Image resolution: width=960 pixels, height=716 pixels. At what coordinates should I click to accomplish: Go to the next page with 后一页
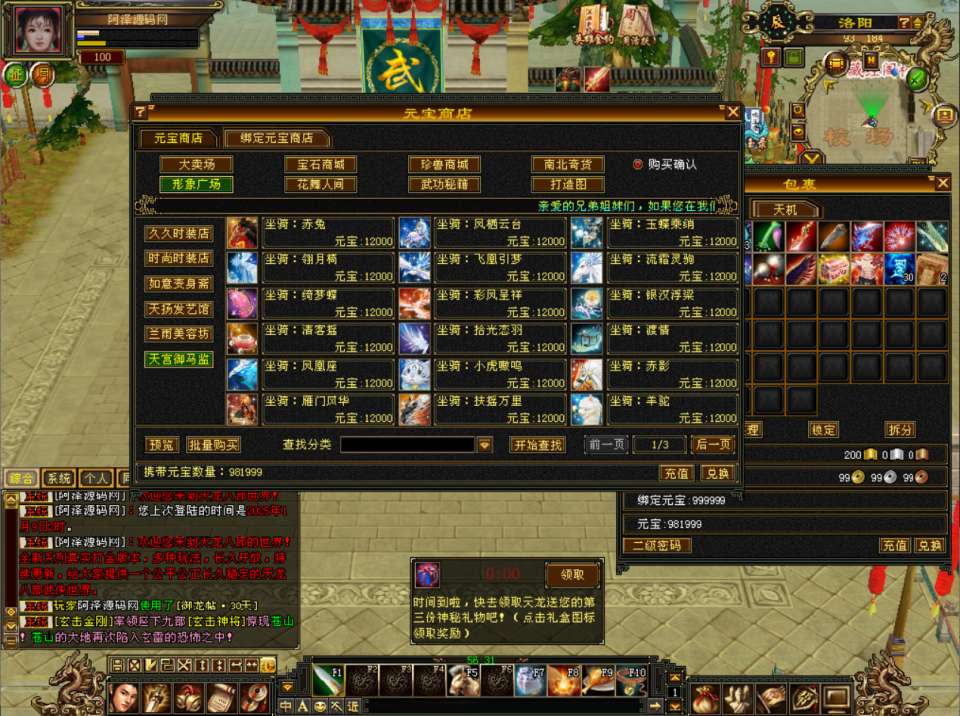713,444
